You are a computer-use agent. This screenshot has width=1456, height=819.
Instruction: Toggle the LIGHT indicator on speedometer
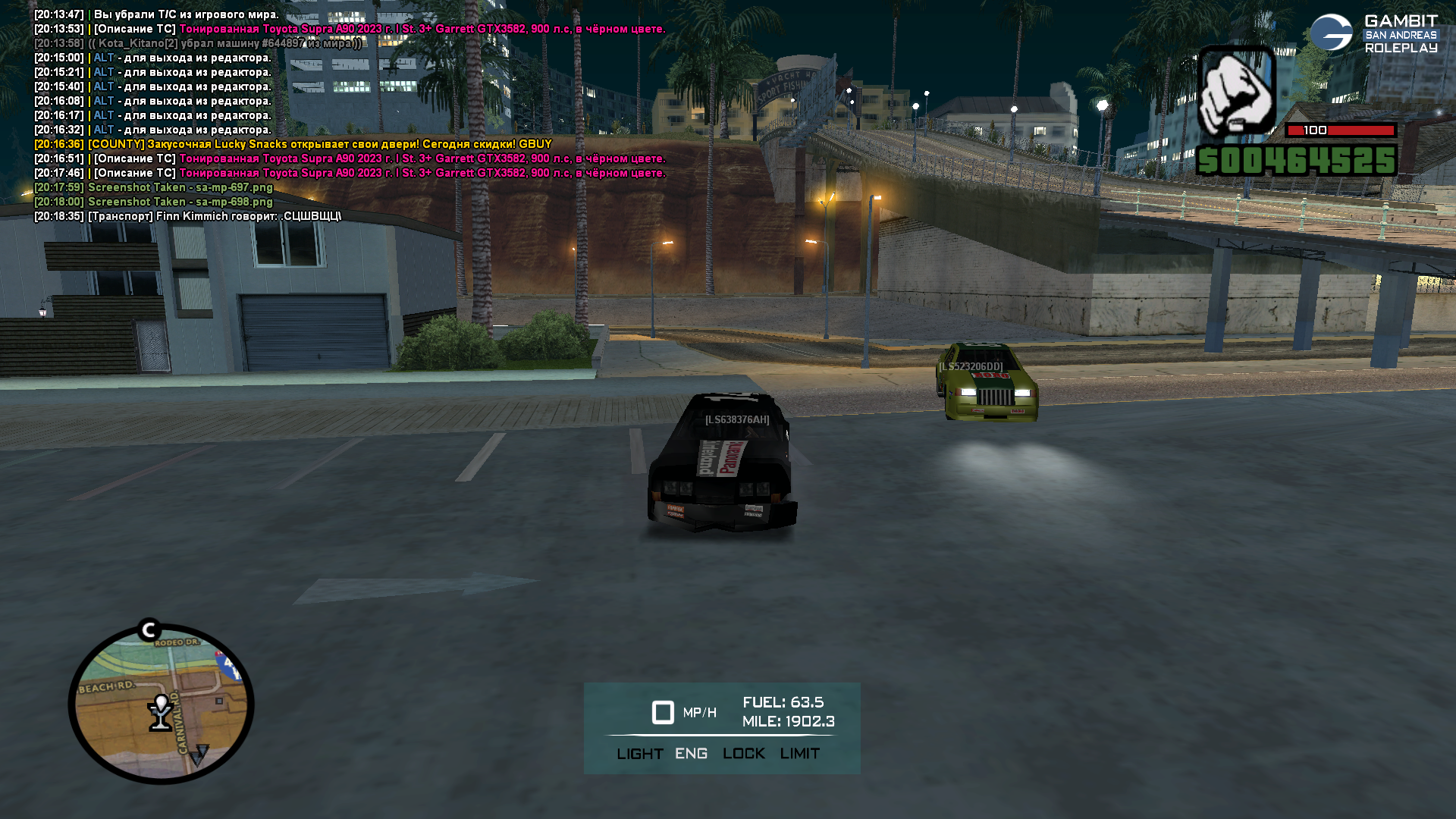[639, 754]
